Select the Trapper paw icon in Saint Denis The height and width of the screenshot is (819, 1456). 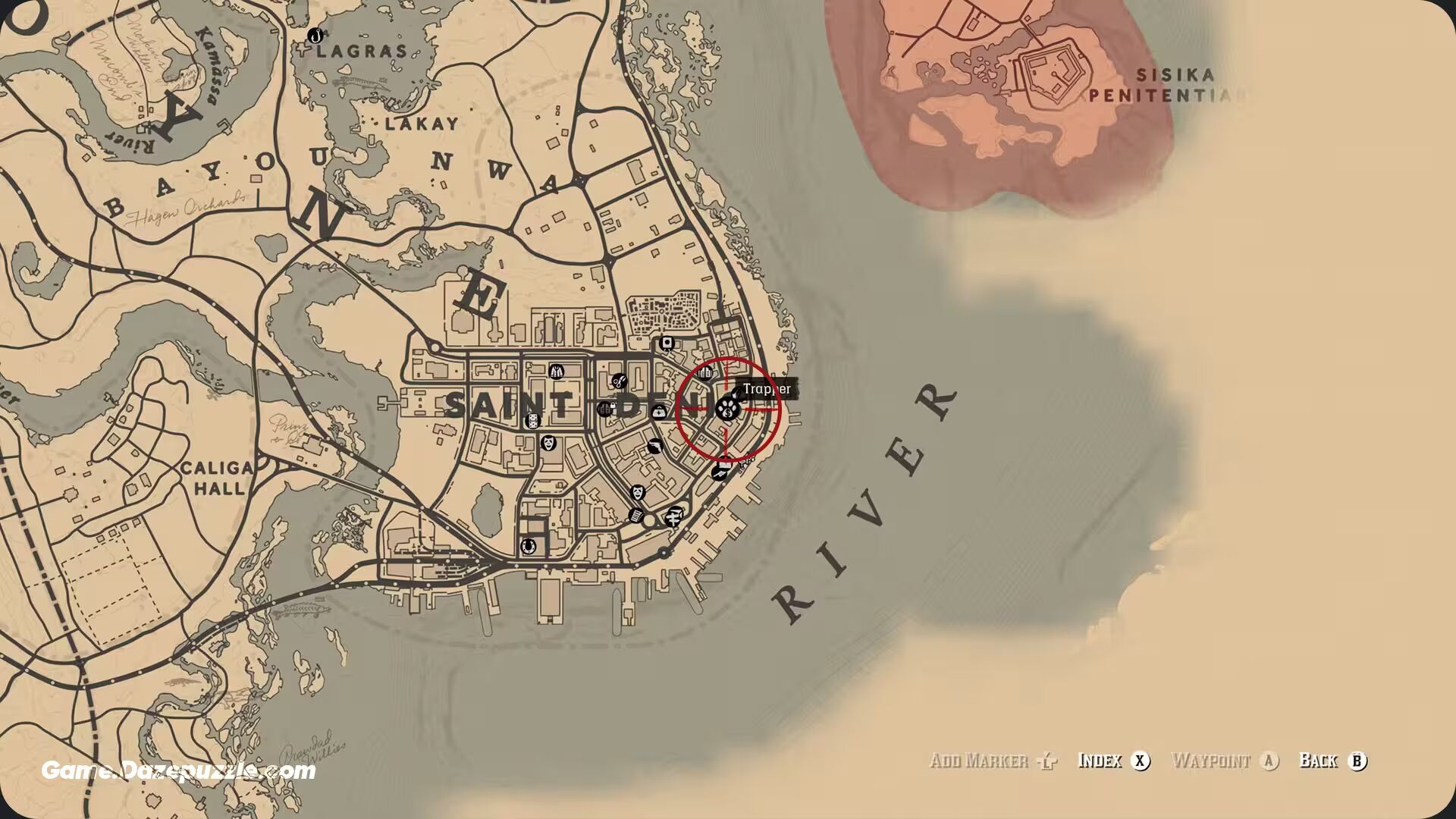click(x=728, y=409)
